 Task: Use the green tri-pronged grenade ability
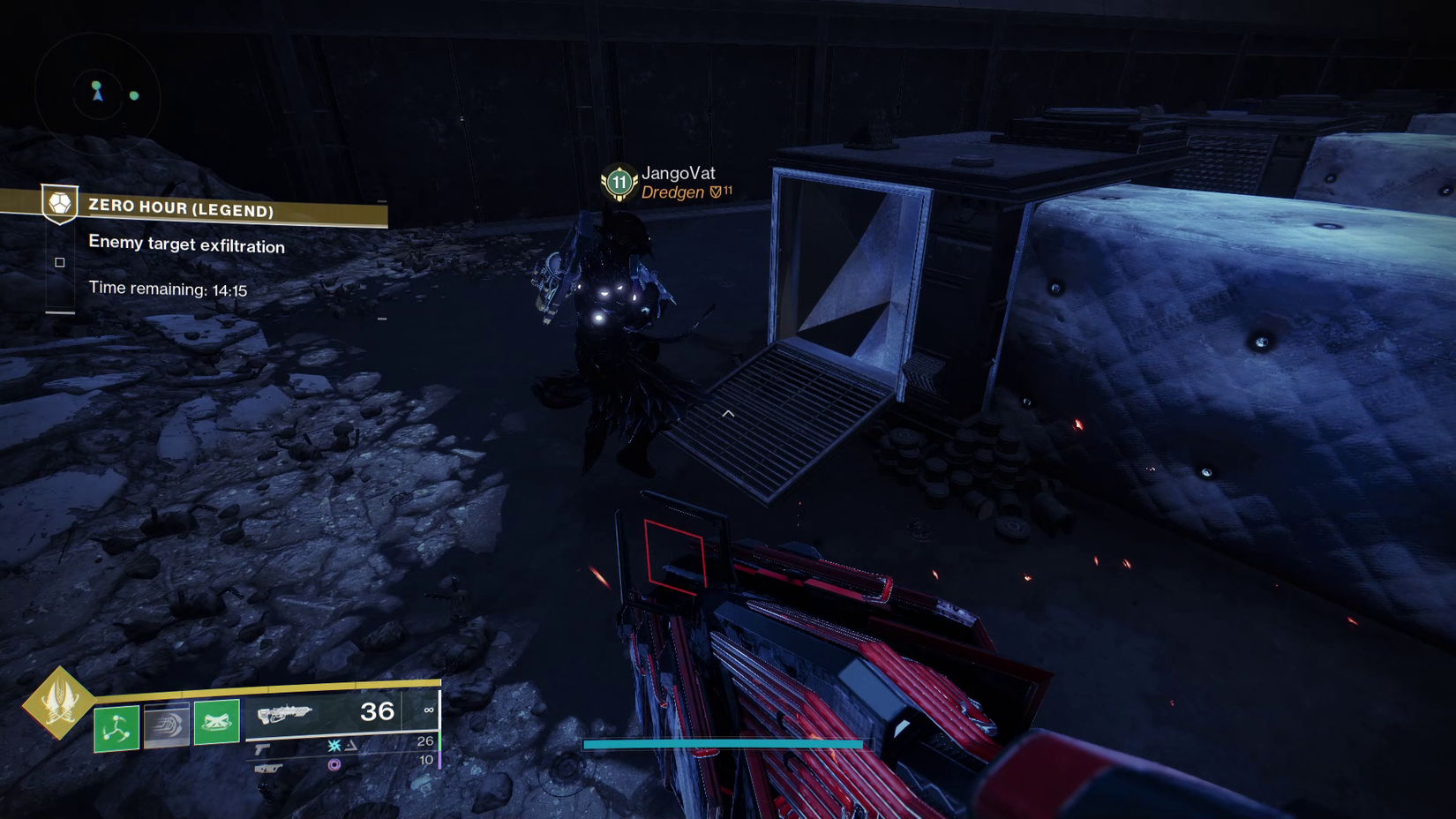coord(116,727)
